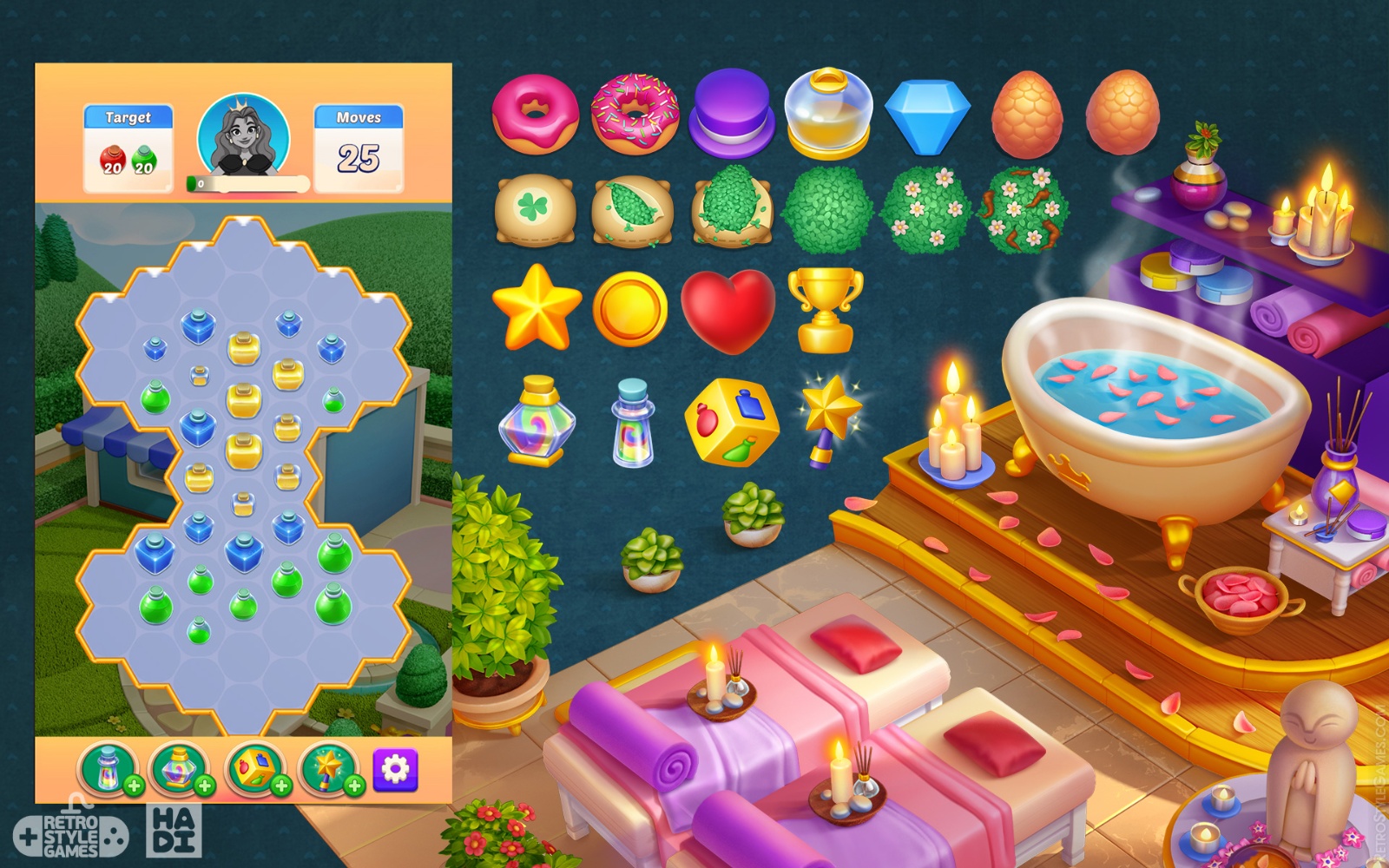
Task: Select the purple top hat icon
Action: [x=730, y=112]
